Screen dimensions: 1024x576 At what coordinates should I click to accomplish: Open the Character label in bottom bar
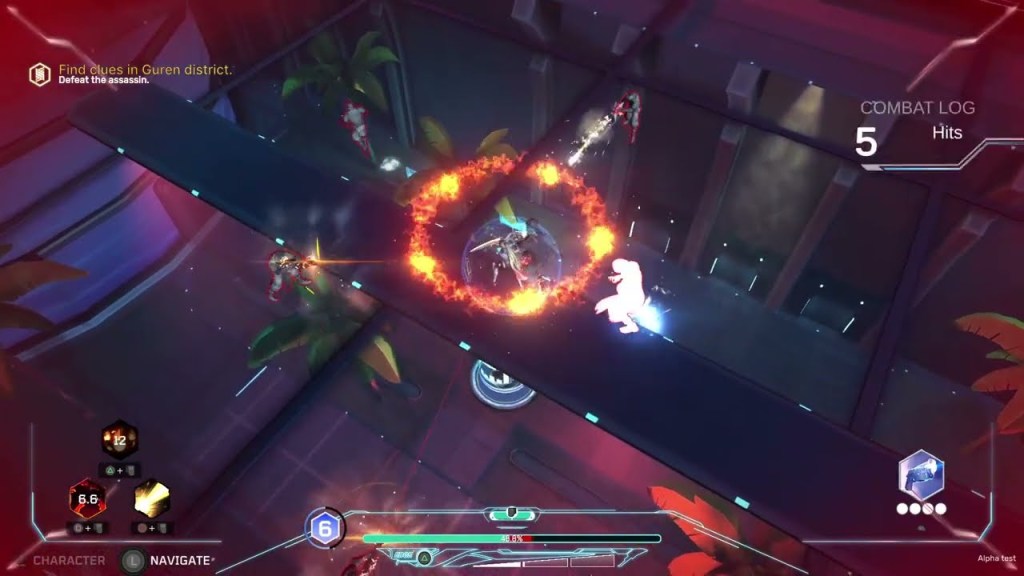click(x=69, y=561)
